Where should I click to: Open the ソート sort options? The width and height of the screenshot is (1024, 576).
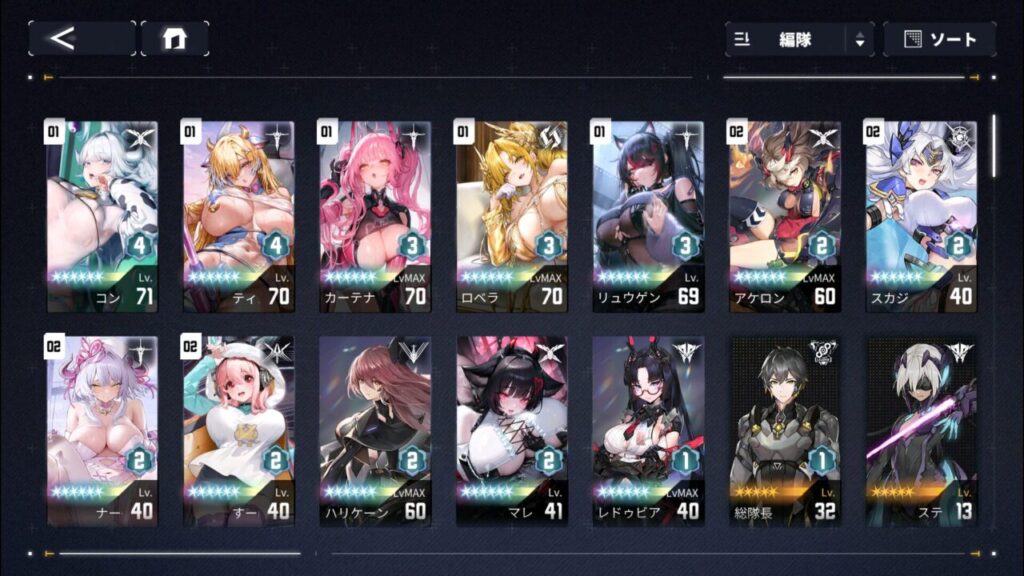pos(939,40)
